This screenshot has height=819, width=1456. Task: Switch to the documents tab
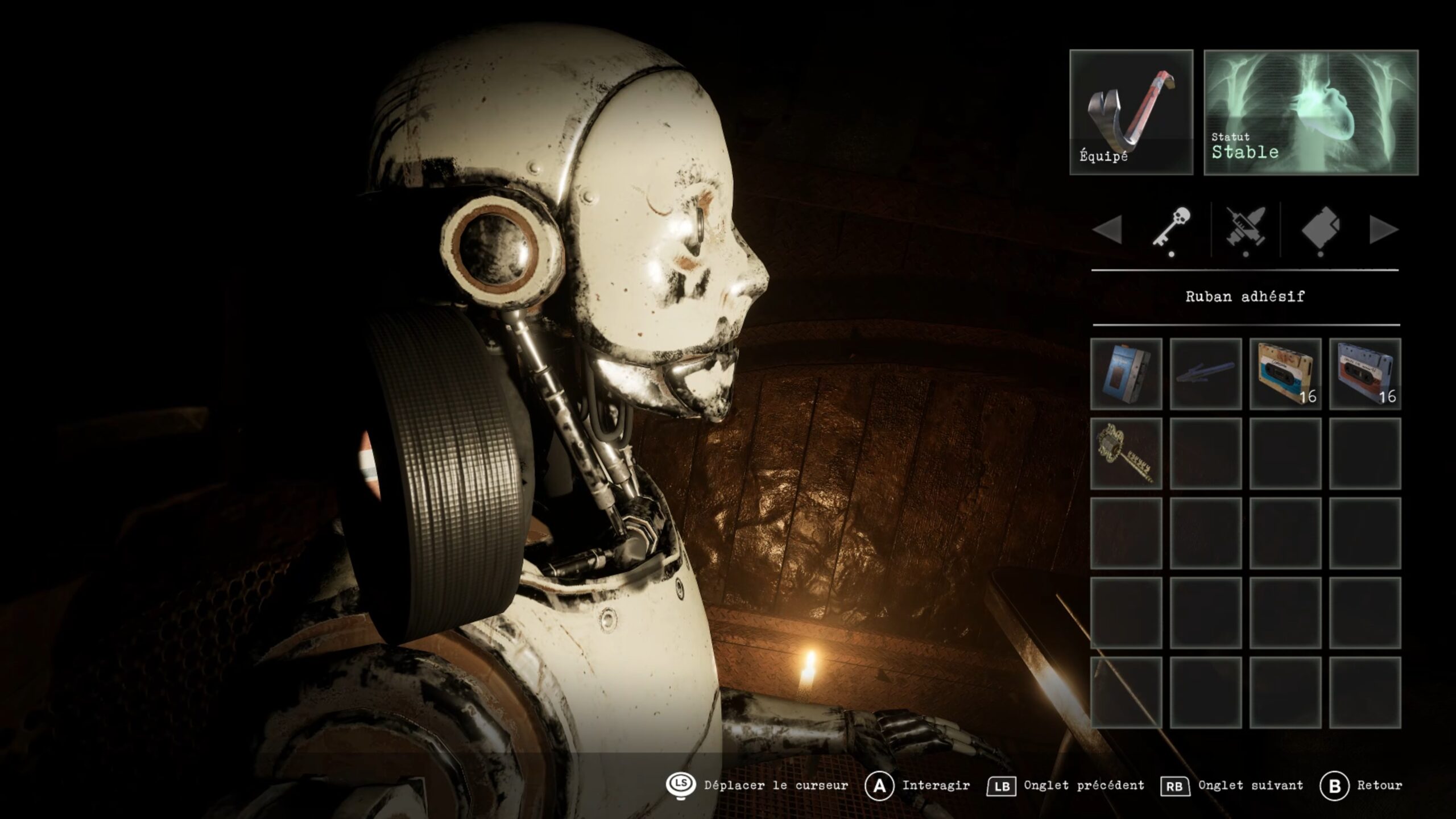[x=1320, y=230]
